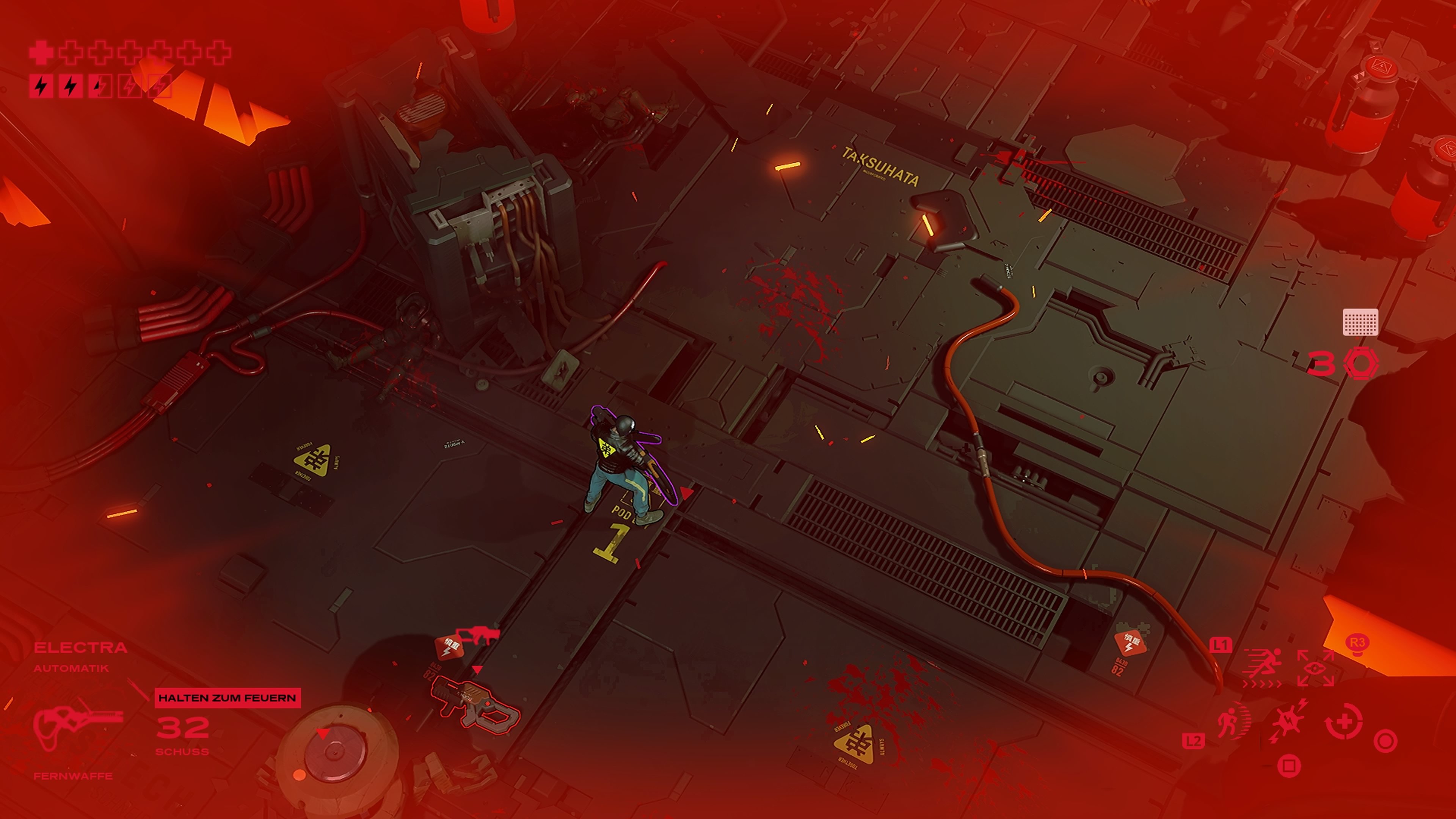Click the AUTOMATIK mode label under ELECTRA

[71, 668]
